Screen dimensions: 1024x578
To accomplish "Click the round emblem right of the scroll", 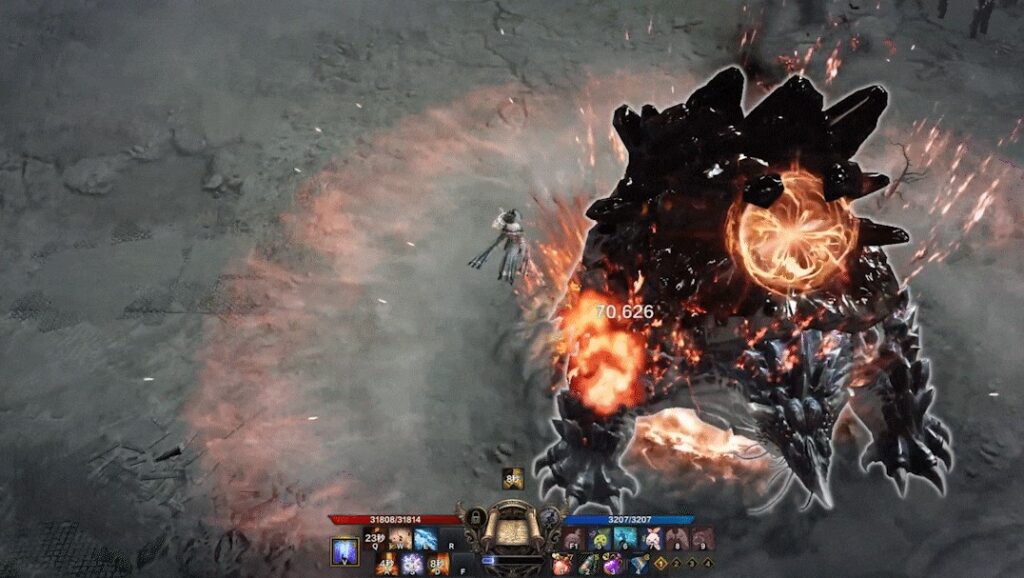I will click(548, 518).
